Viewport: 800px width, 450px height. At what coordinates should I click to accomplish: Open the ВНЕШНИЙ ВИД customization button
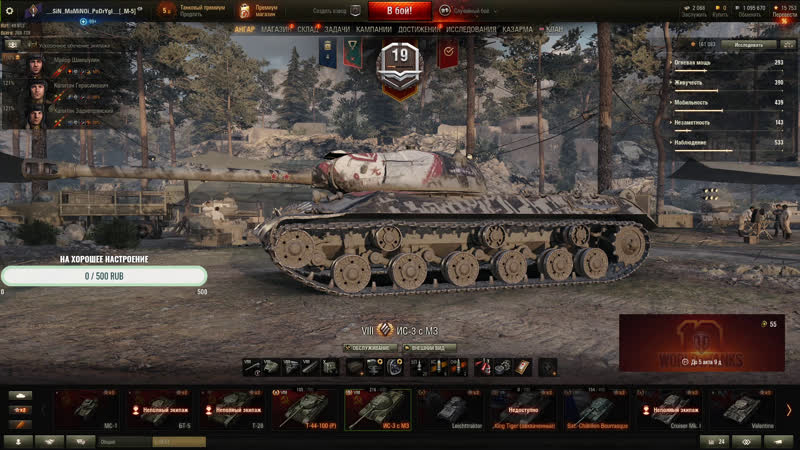431,348
